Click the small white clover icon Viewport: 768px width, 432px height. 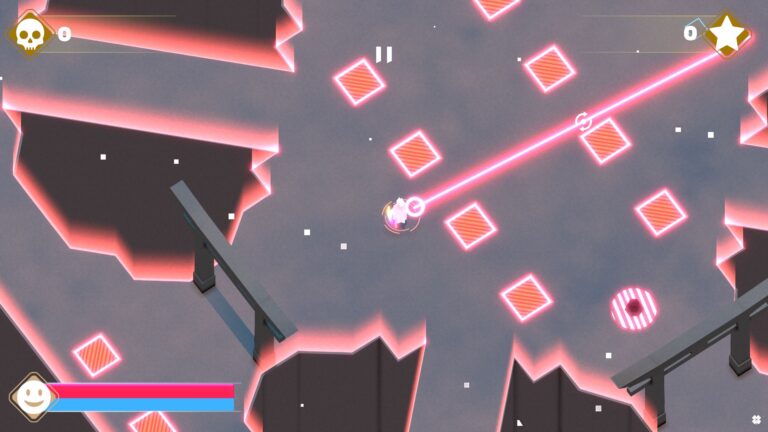click(x=756, y=419)
